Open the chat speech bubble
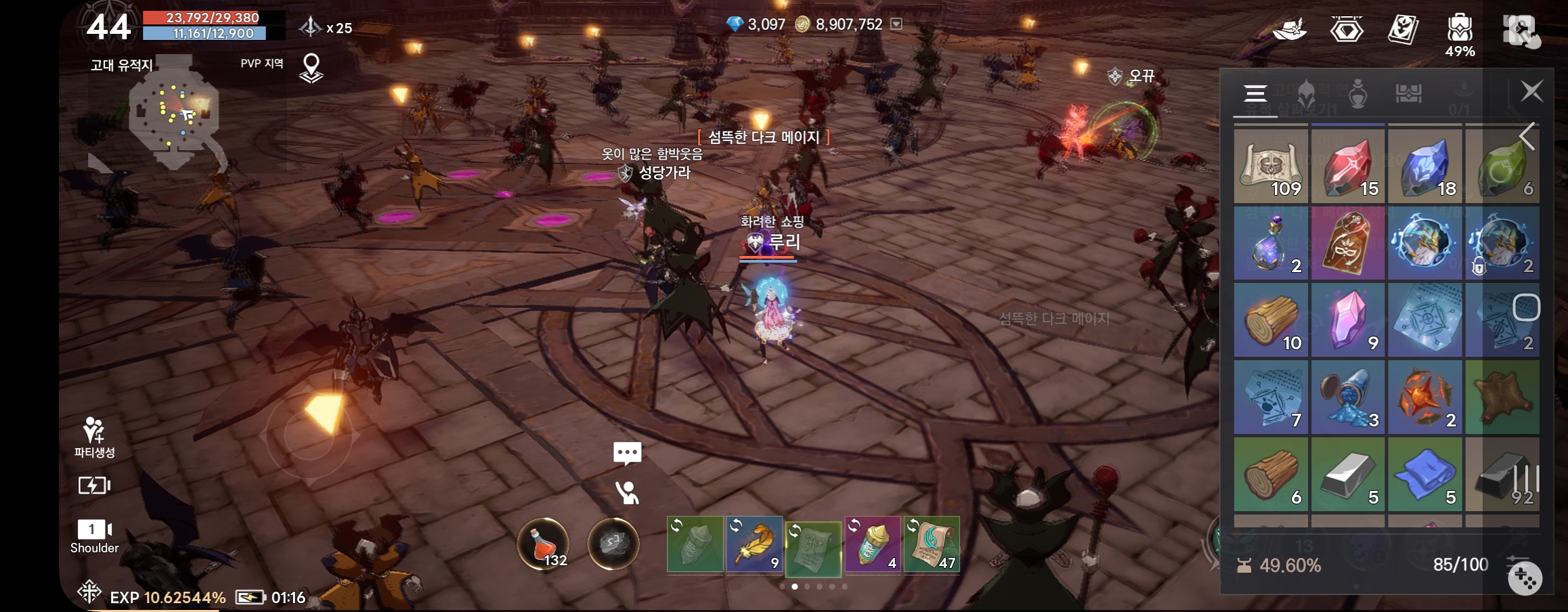The image size is (1568, 612). click(627, 453)
